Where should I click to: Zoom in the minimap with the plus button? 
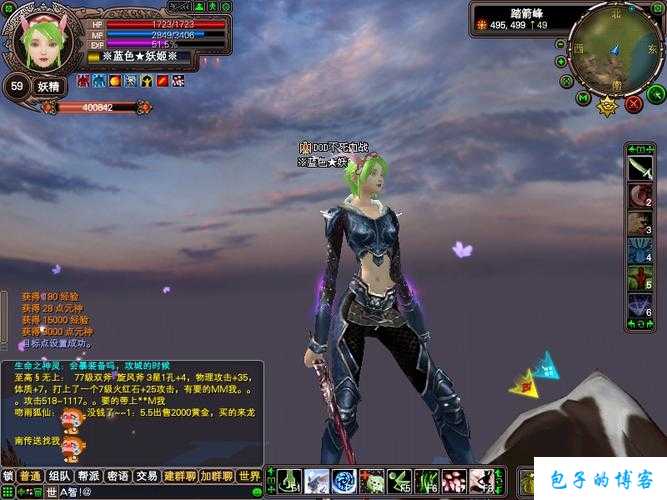point(563,63)
